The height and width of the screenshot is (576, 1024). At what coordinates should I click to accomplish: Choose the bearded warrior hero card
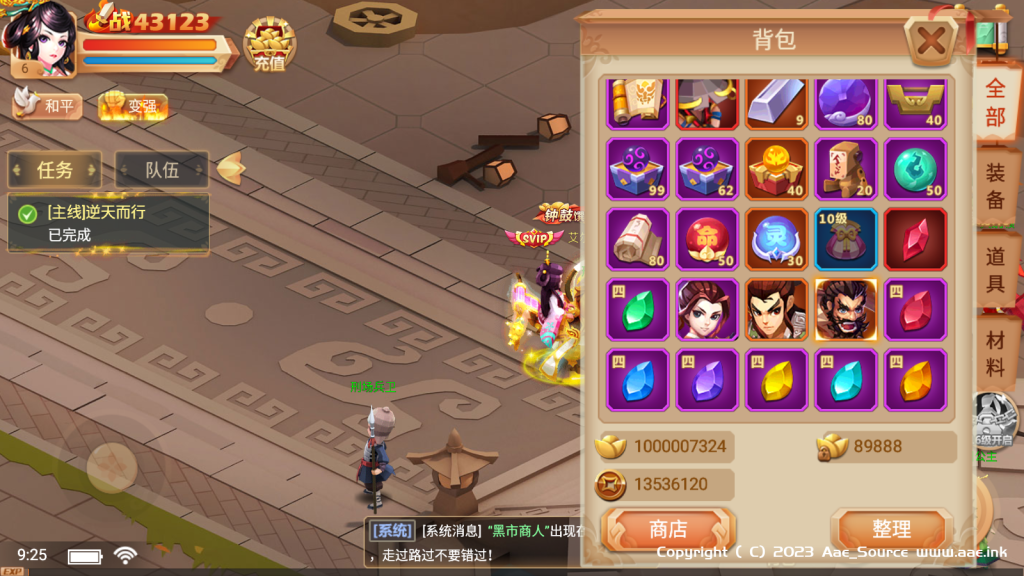[846, 309]
